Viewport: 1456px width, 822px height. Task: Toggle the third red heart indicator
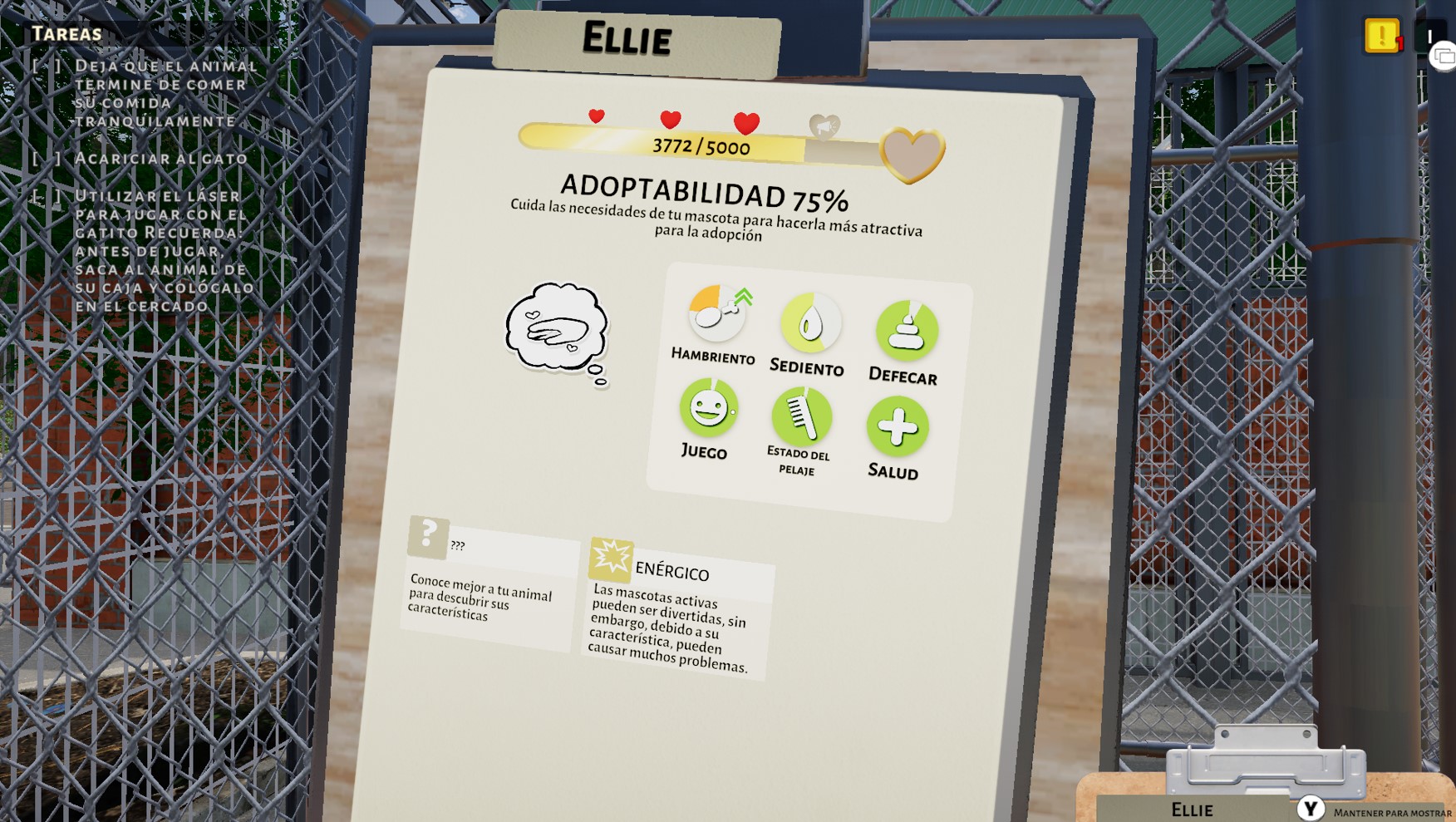(745, 122)
